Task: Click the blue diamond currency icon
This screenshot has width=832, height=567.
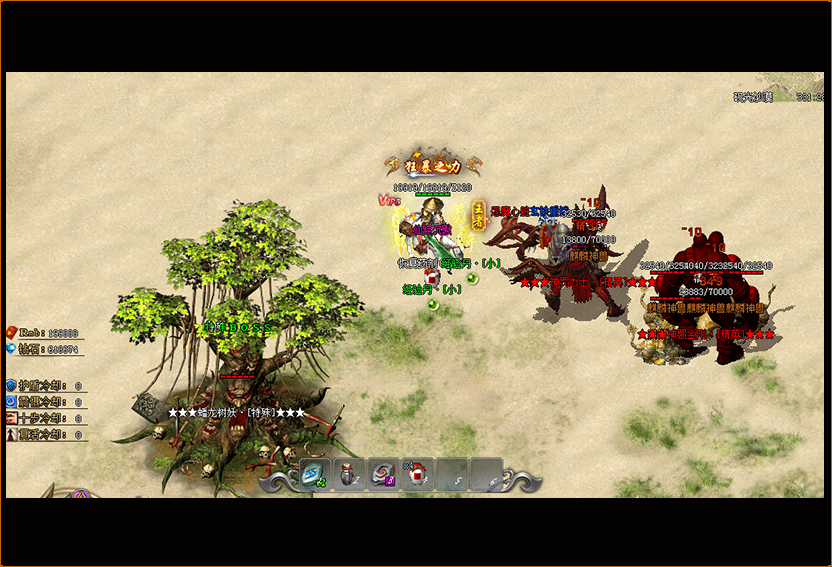Action: [11, 349]
